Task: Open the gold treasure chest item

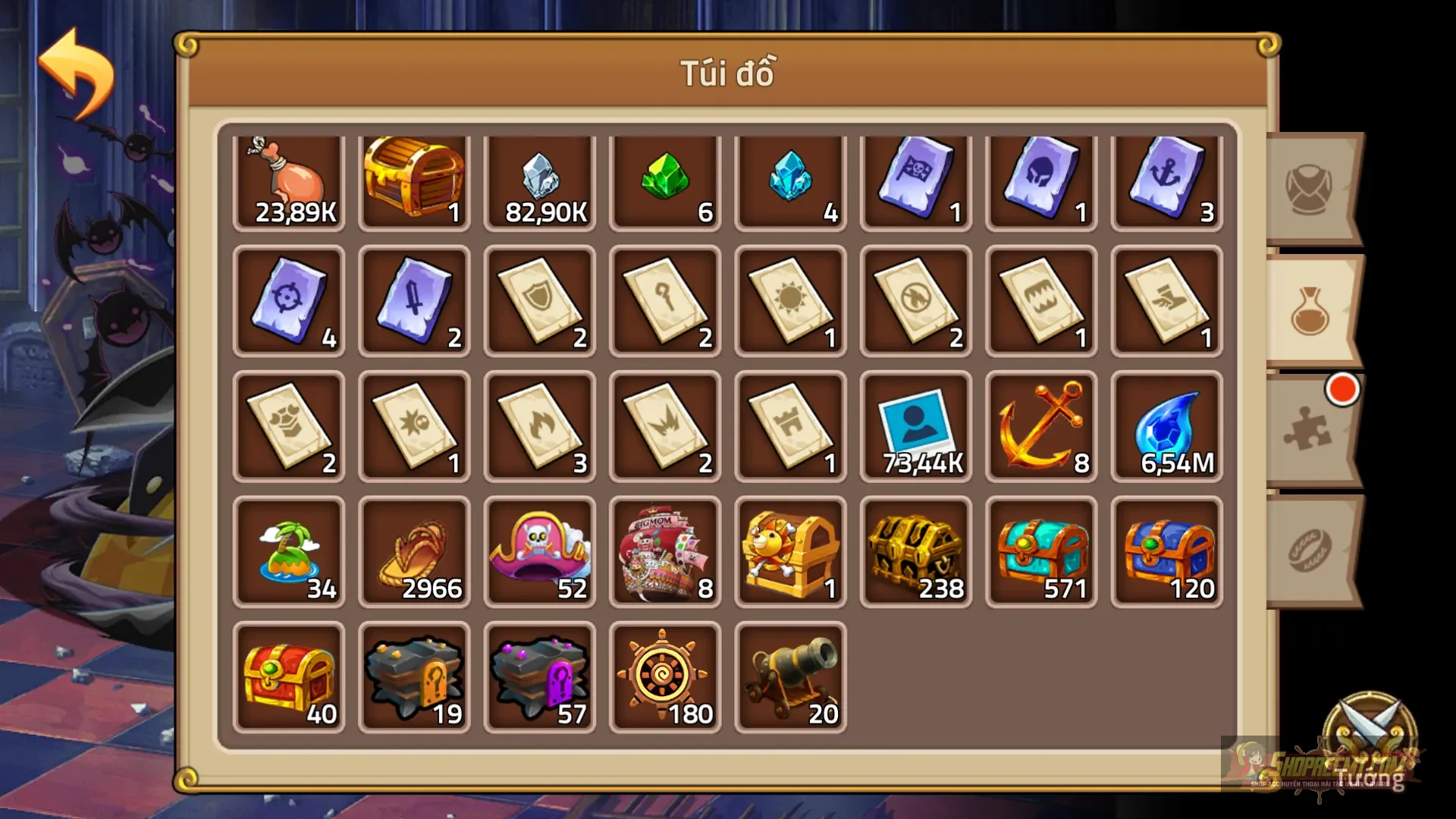Action: (413, 178)
